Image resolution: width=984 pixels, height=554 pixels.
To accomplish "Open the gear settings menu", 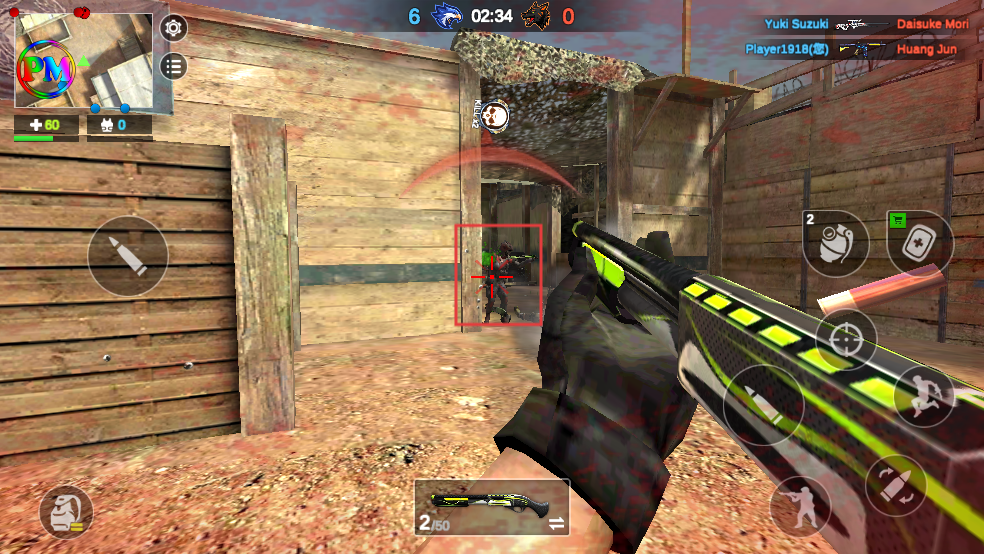I will [x=174, y=28].
